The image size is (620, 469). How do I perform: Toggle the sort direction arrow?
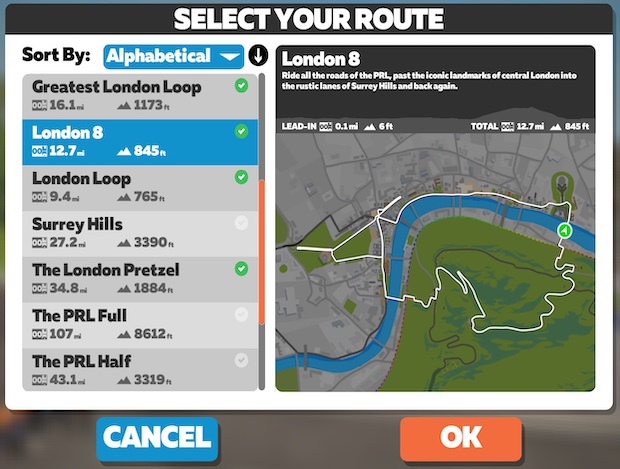258,56
